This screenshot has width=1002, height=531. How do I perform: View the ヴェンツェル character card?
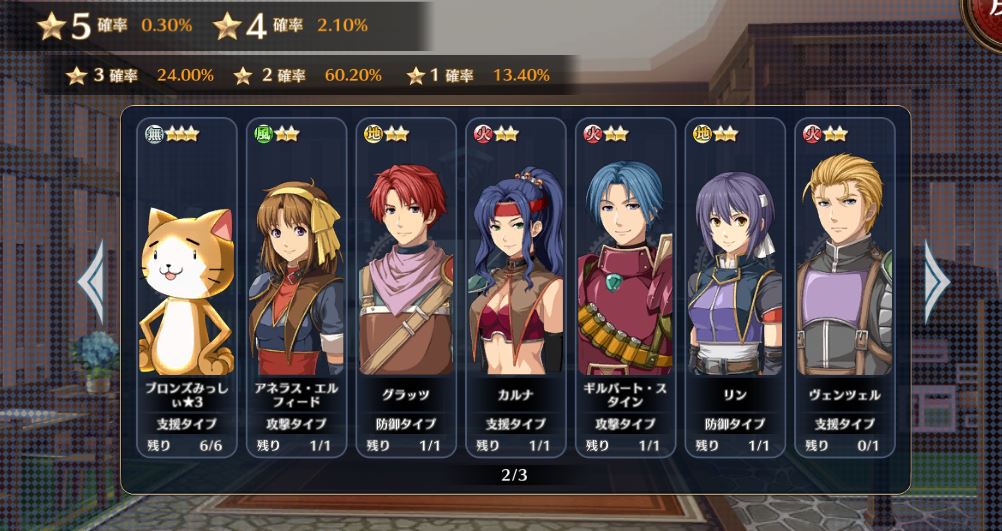[x=843, y=288]
